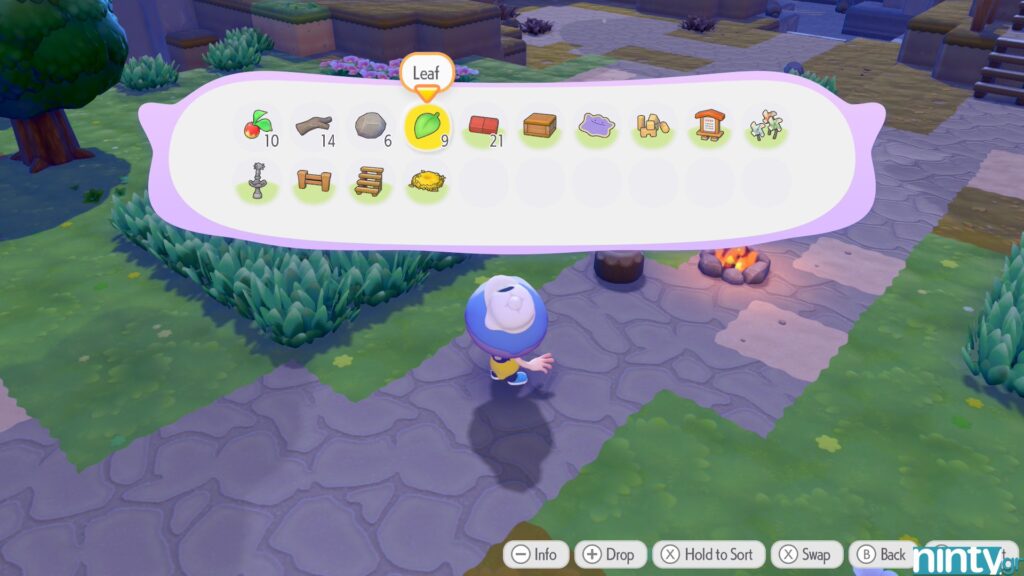Select the wooden stairs item
This screenshot has height=576, width=1024.
tap(370, 182)
